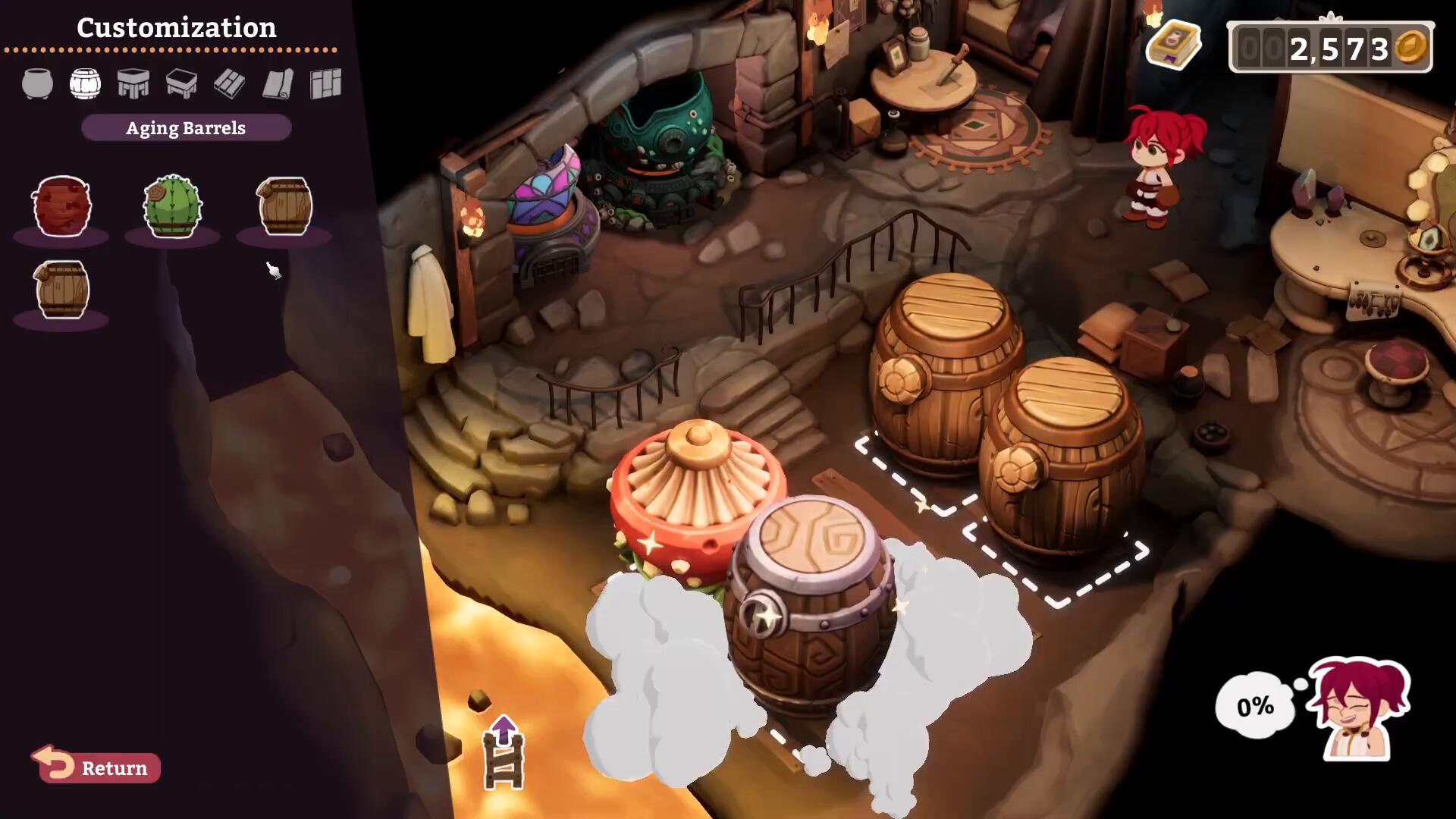Pick the green cactus aging barrel

pos(173,206)
